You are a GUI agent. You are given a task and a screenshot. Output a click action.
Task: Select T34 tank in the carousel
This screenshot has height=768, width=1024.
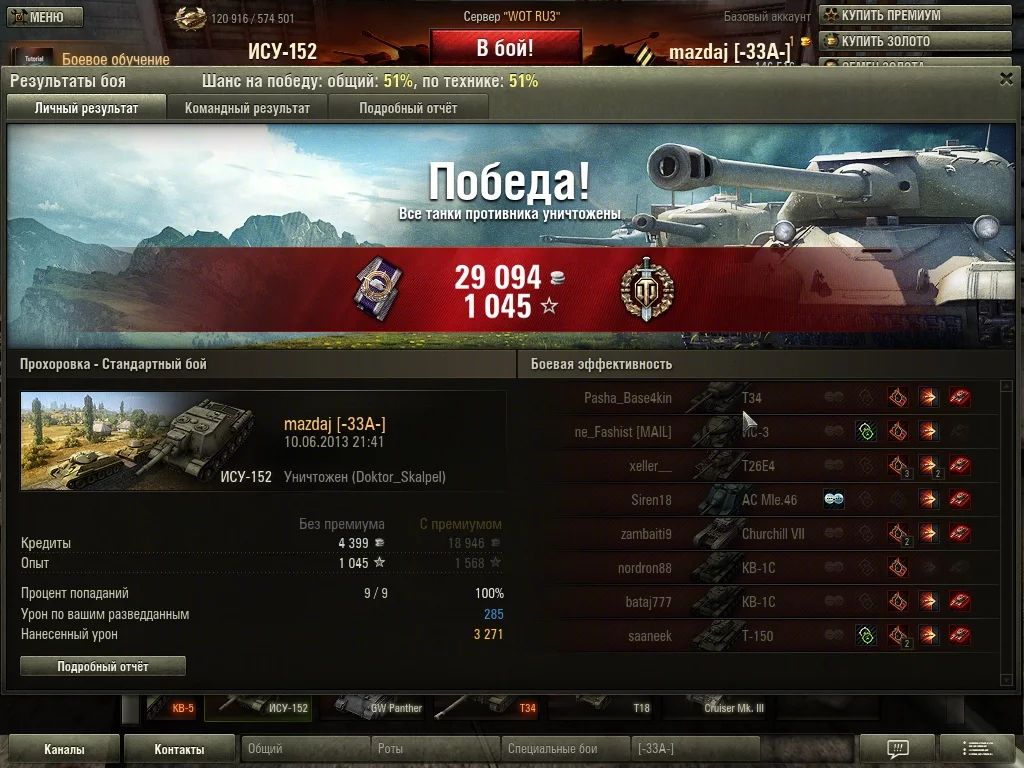pyautogui.click(x=492, y=708)
